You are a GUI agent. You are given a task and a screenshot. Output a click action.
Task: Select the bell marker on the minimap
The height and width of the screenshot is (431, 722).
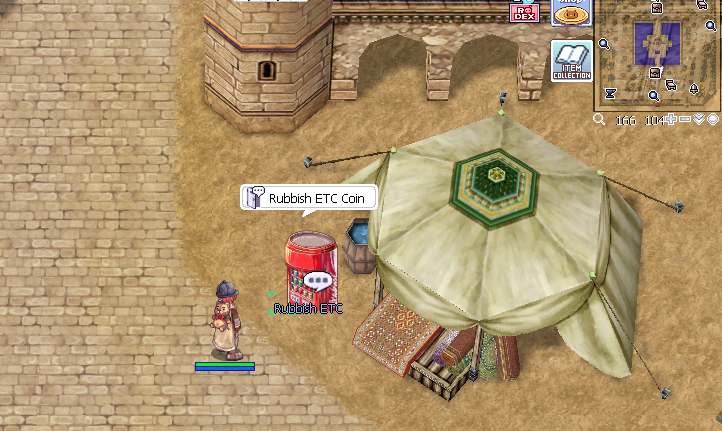point(693,90)
